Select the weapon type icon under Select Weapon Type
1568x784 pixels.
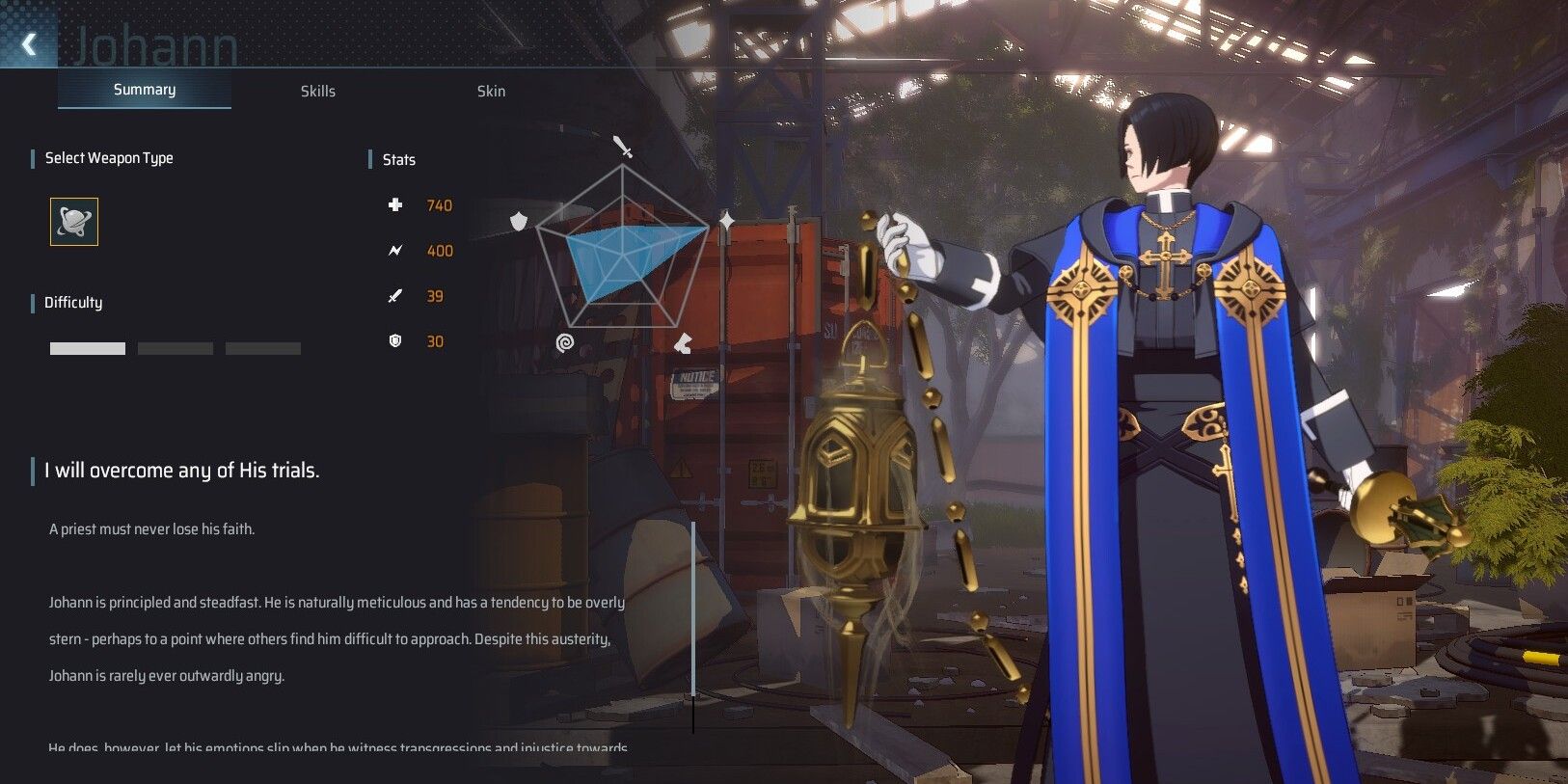pos(74,221)
